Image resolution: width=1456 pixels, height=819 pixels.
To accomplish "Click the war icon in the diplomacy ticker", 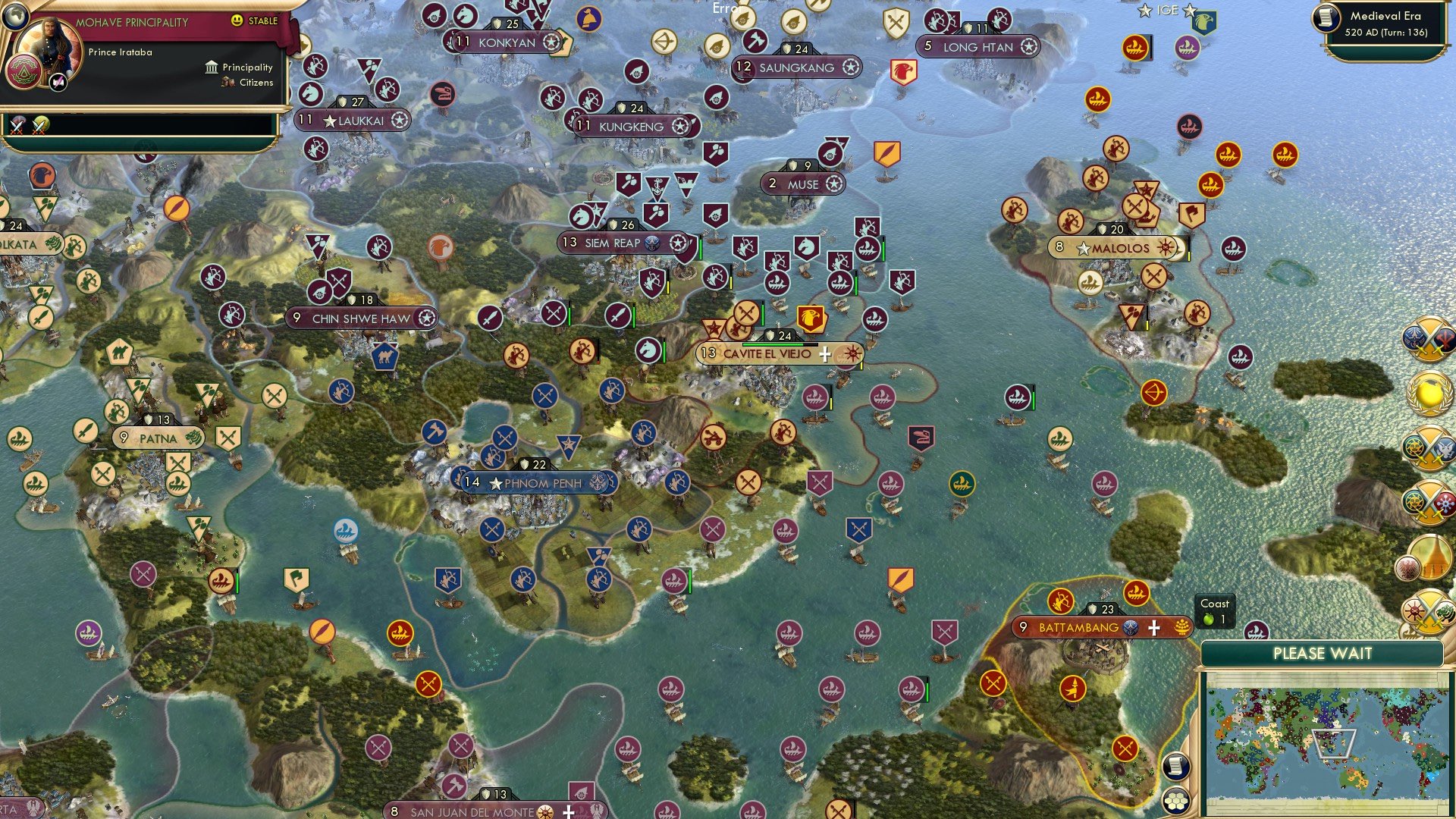I will (15, 122).
